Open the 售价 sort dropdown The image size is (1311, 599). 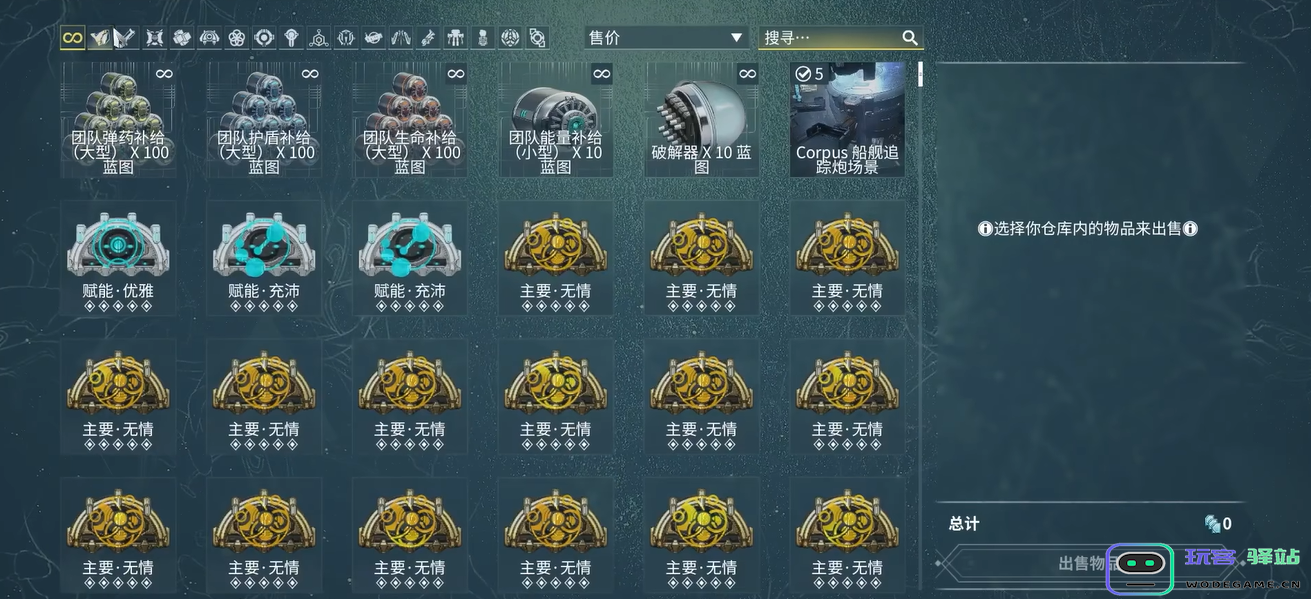point(666,38)
